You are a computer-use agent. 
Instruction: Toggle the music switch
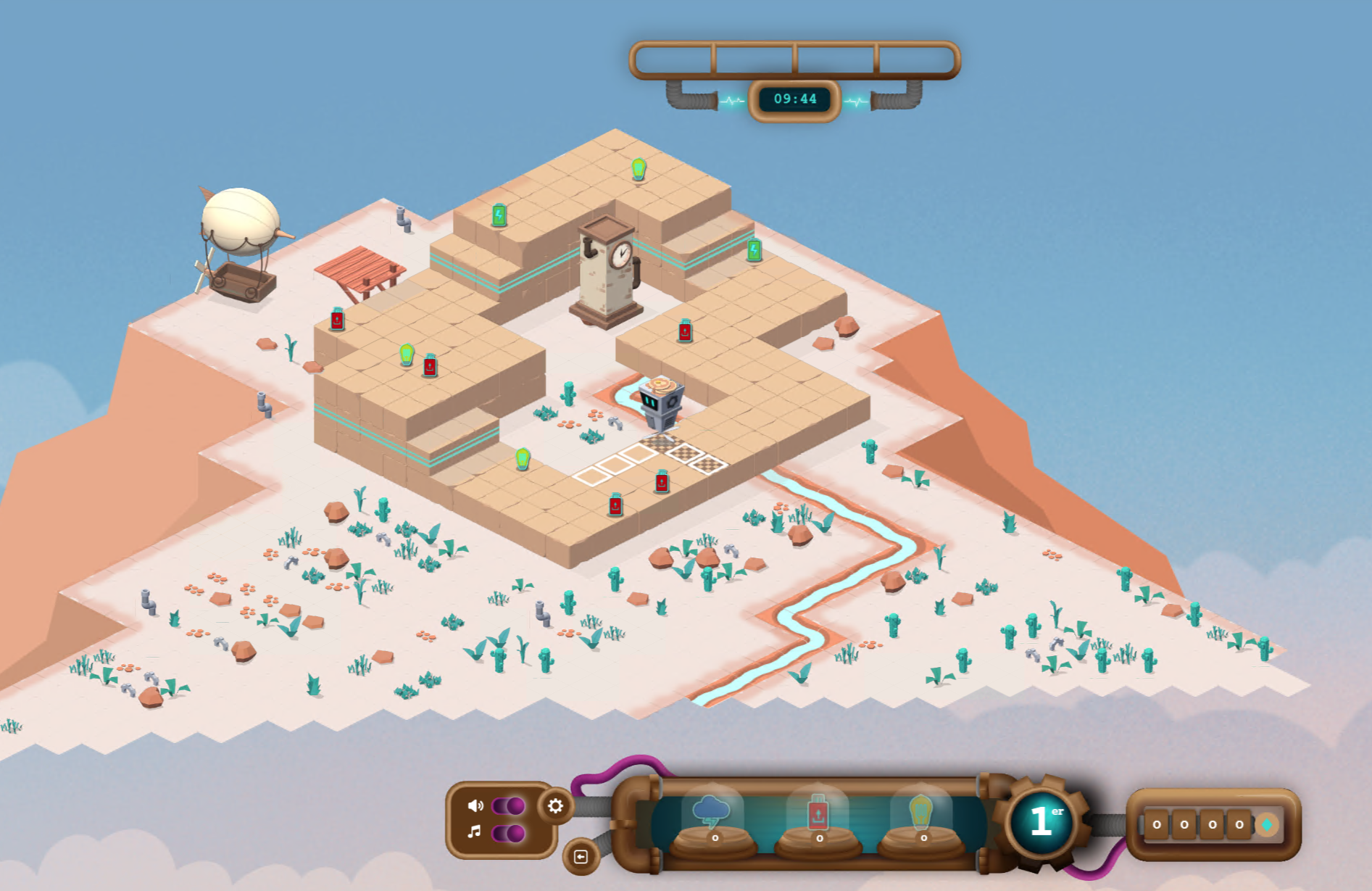(x=508, y=833)
